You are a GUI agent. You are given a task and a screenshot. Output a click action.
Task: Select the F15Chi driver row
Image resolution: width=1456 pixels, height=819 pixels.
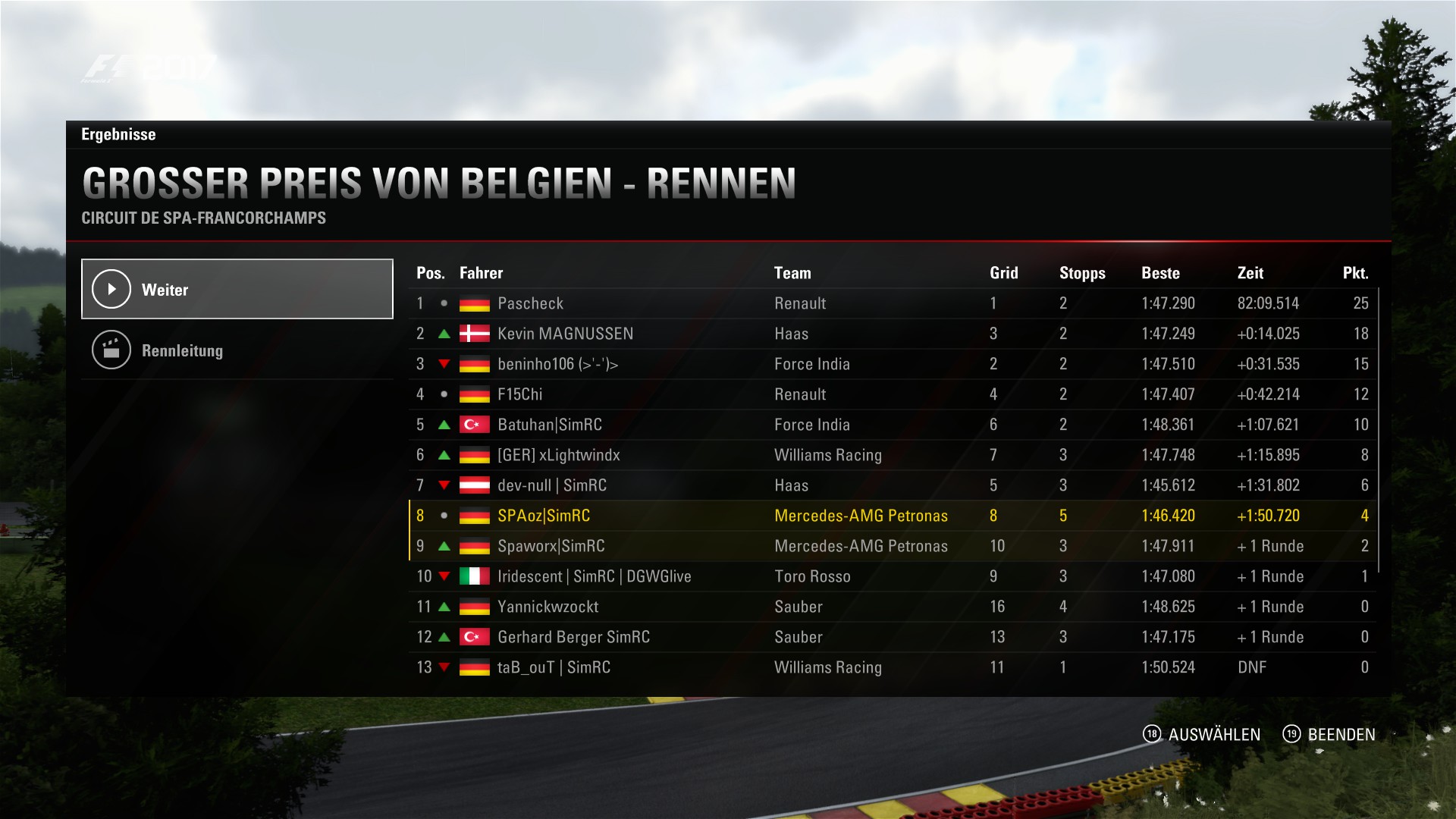892,394
